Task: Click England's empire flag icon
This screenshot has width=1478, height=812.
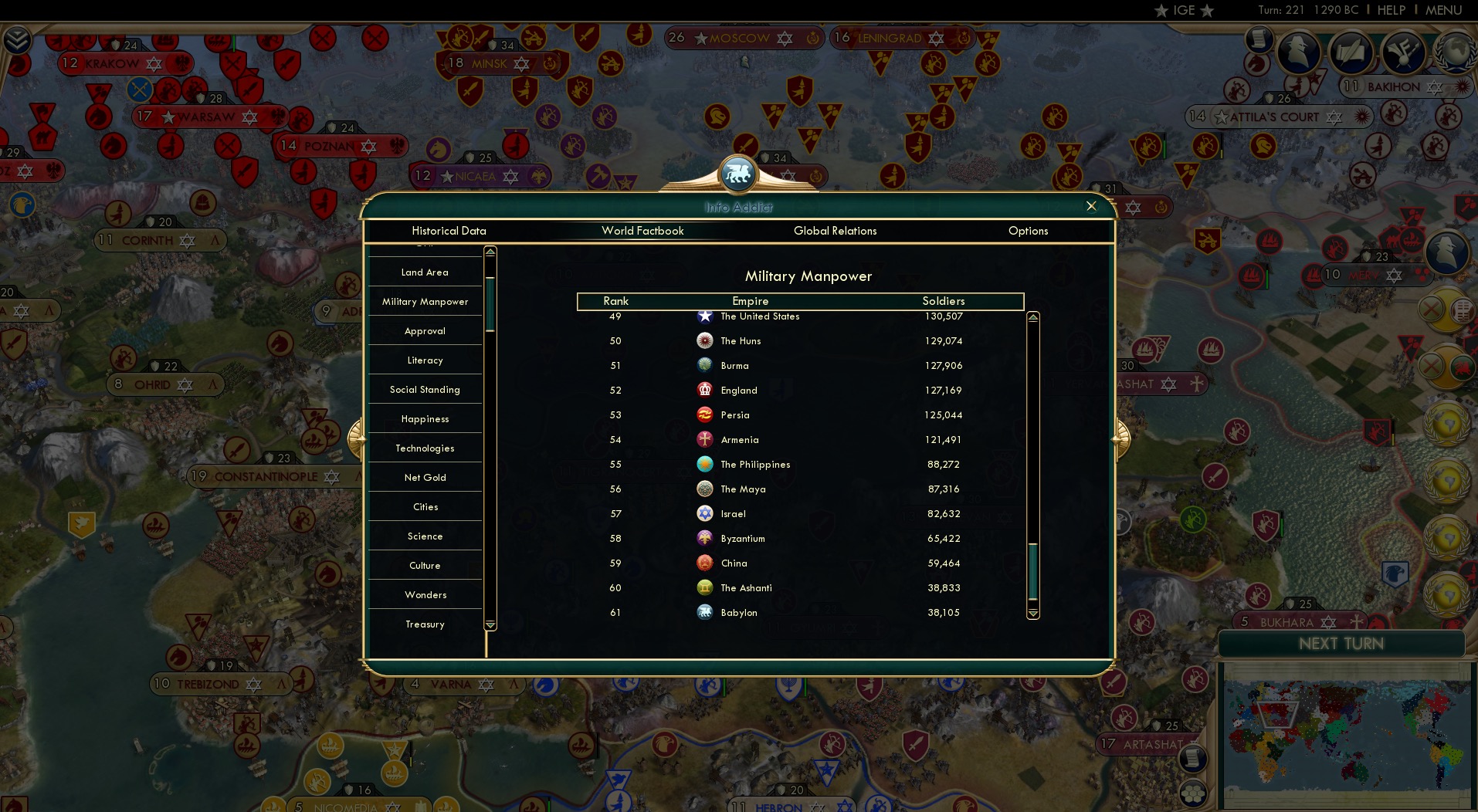Action: coord(703,390)
